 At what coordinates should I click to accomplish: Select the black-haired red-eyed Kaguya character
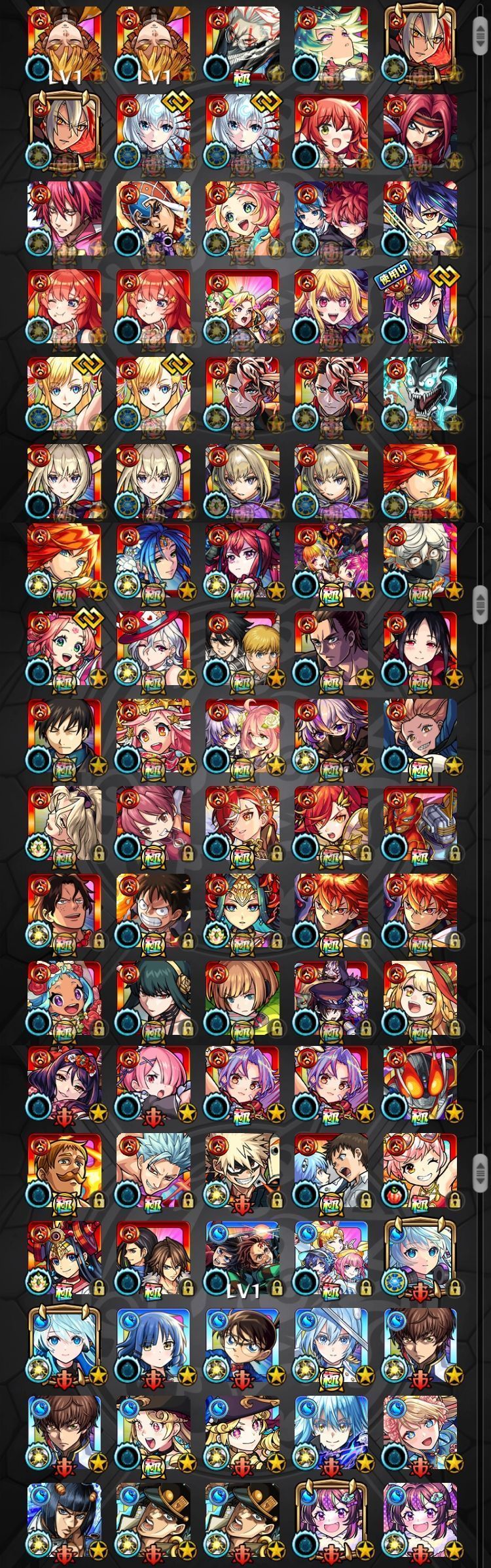420,648
